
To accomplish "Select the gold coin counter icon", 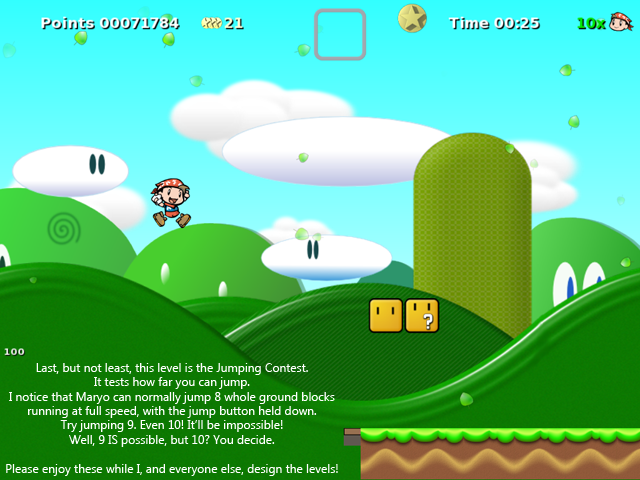I will point(211,22).
